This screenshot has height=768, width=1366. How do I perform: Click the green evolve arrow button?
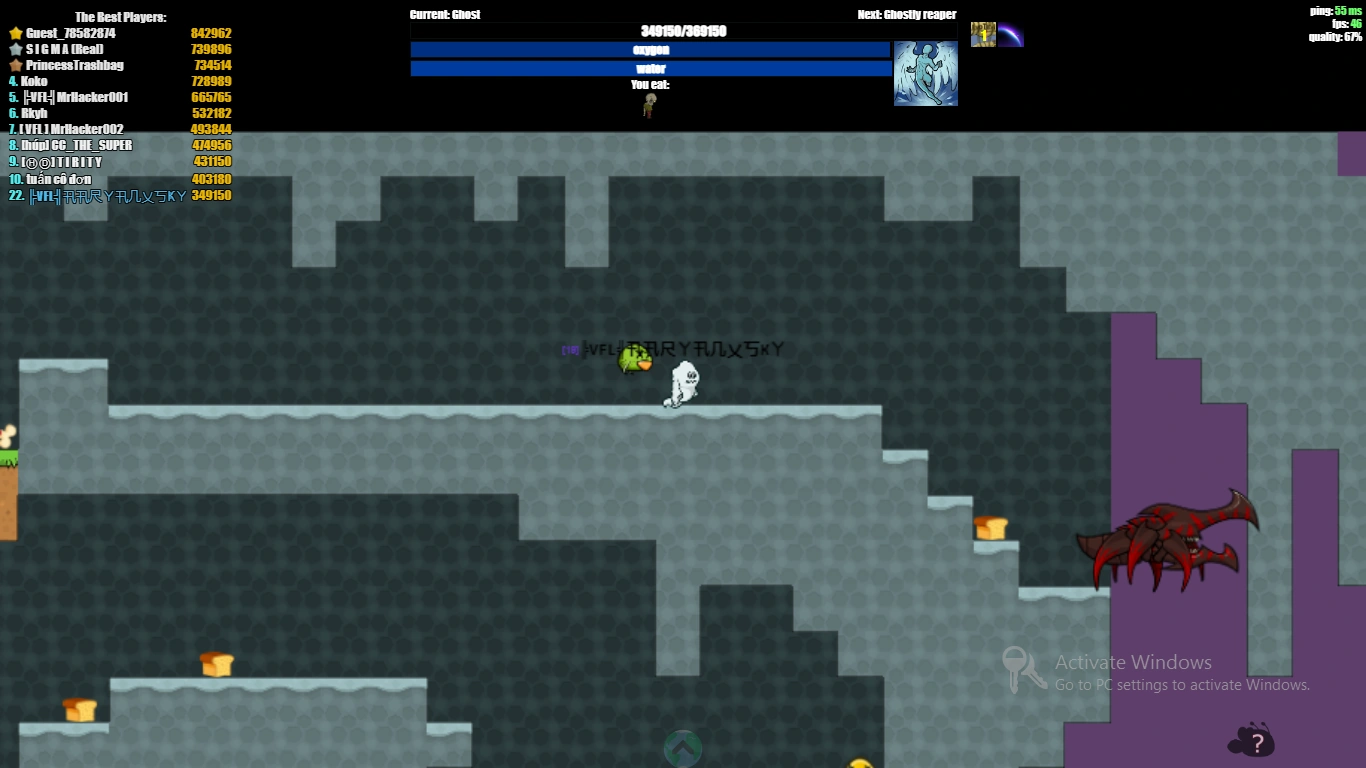coord(683,748)
